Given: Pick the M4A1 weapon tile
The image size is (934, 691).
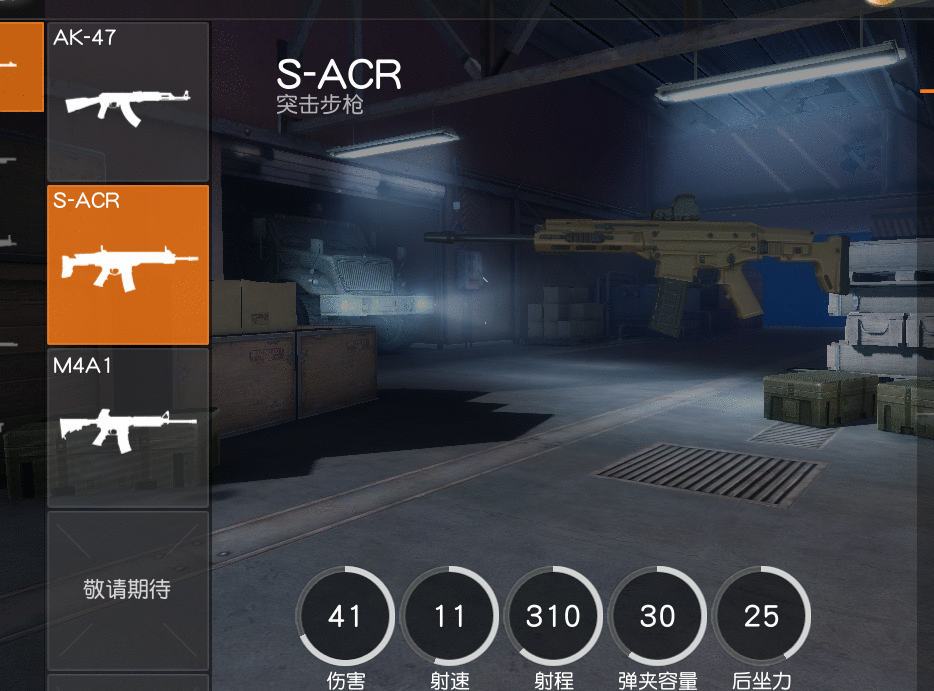Looking at the screenshot, I should coord(128,427).
